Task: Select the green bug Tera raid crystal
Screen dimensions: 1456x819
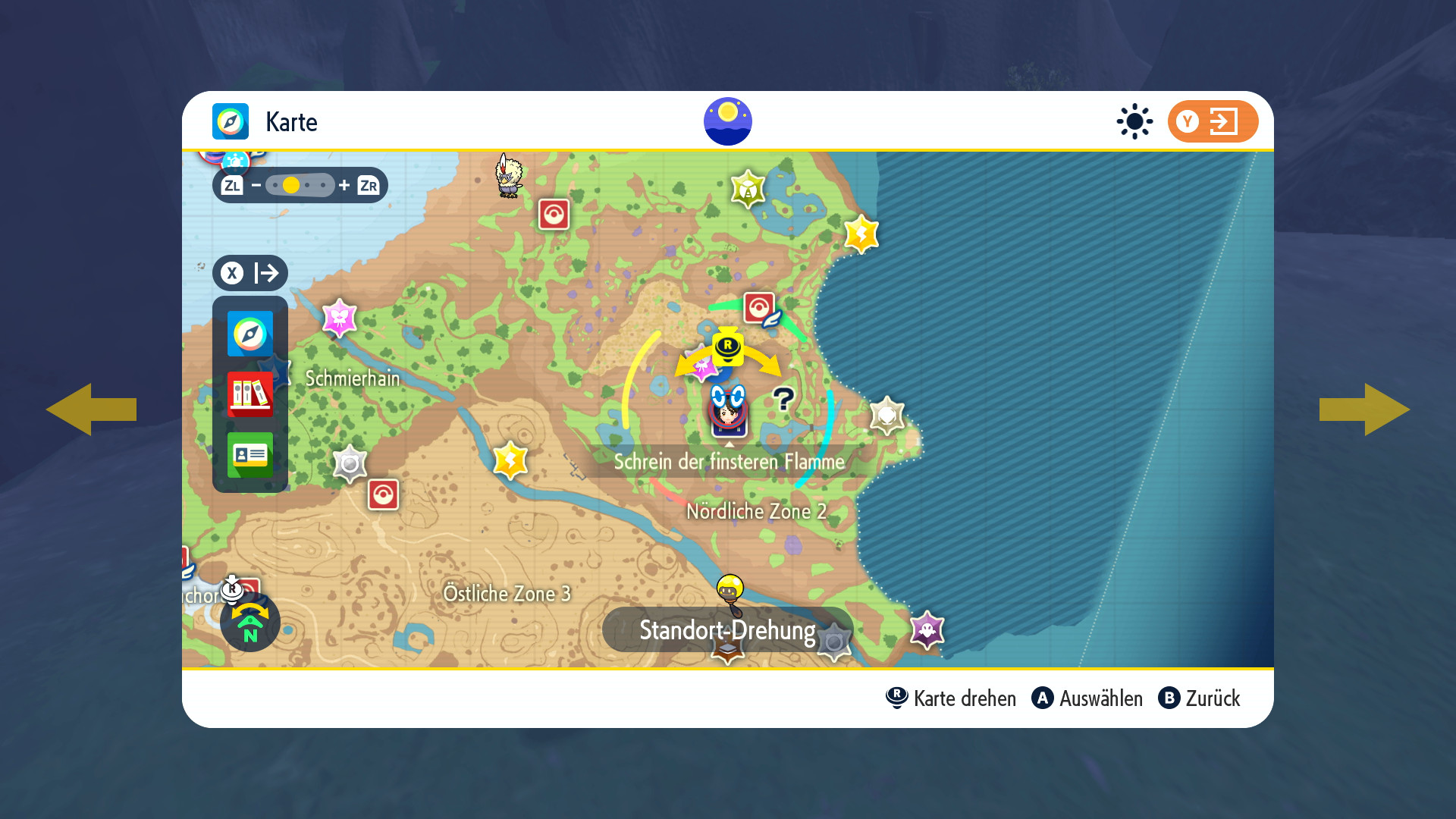Action: click(x=748, y=189)
